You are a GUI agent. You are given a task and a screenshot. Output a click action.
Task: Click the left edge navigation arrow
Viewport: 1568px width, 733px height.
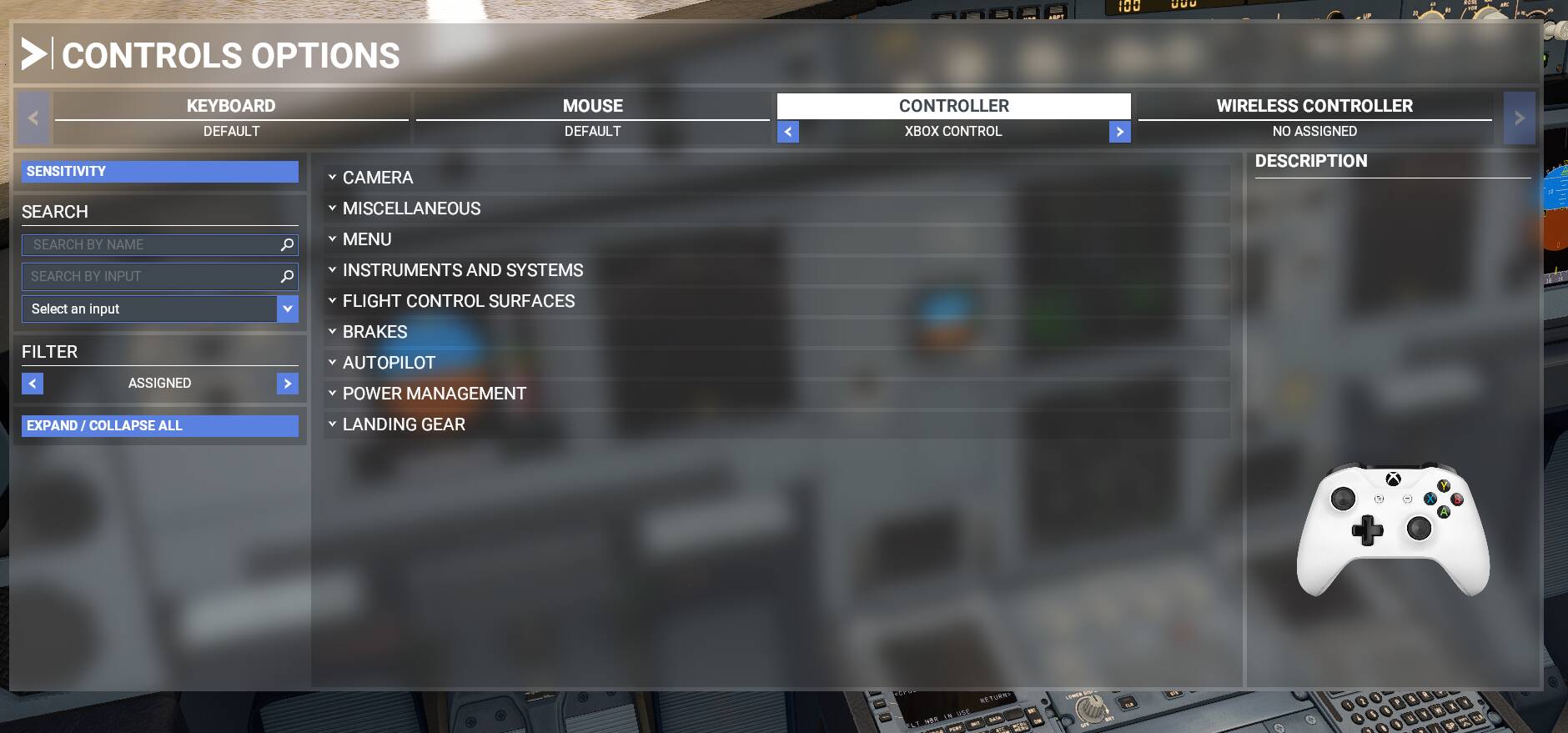33,117
